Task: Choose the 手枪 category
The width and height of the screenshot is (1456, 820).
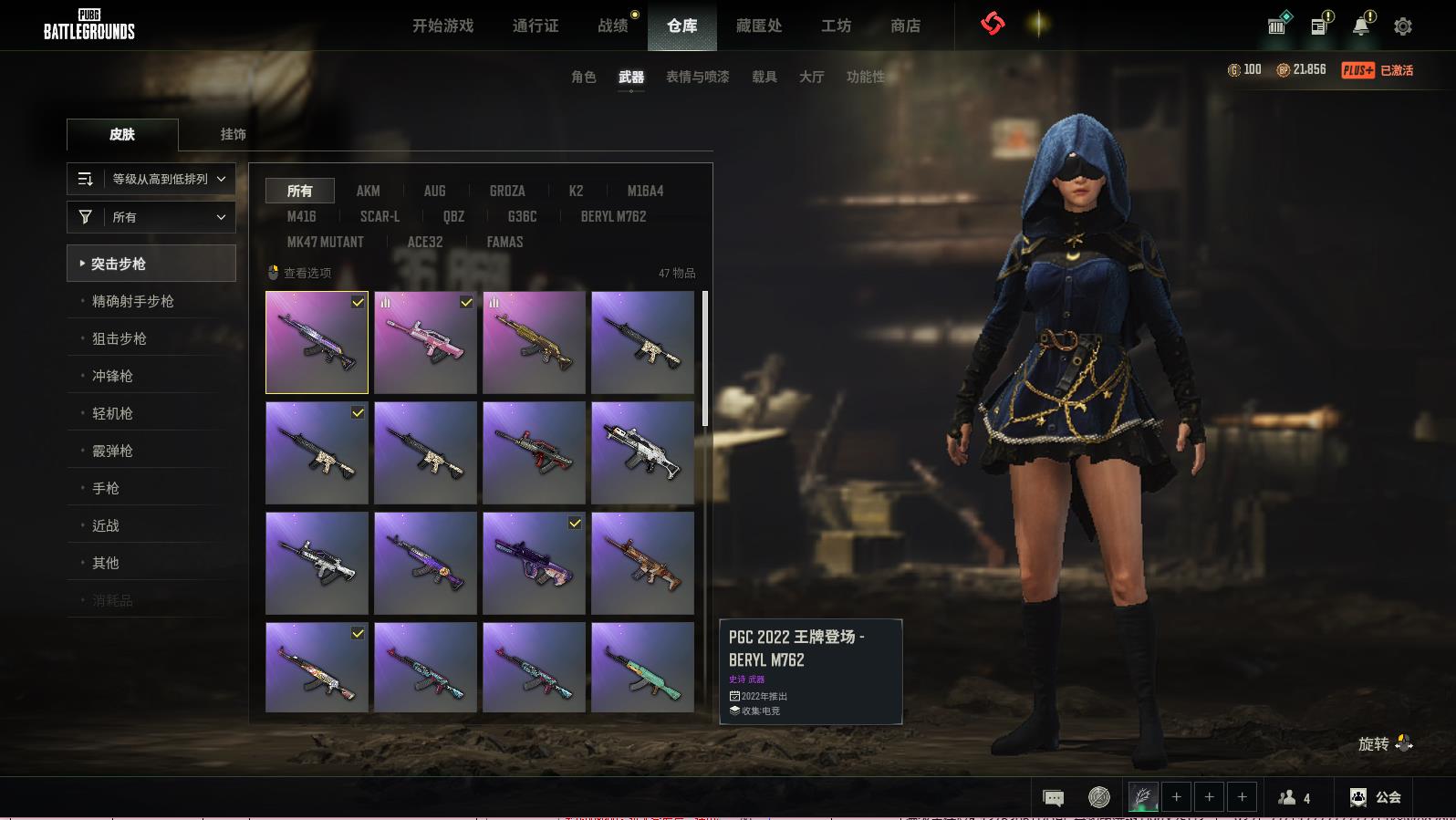Action: coord(106,488)
